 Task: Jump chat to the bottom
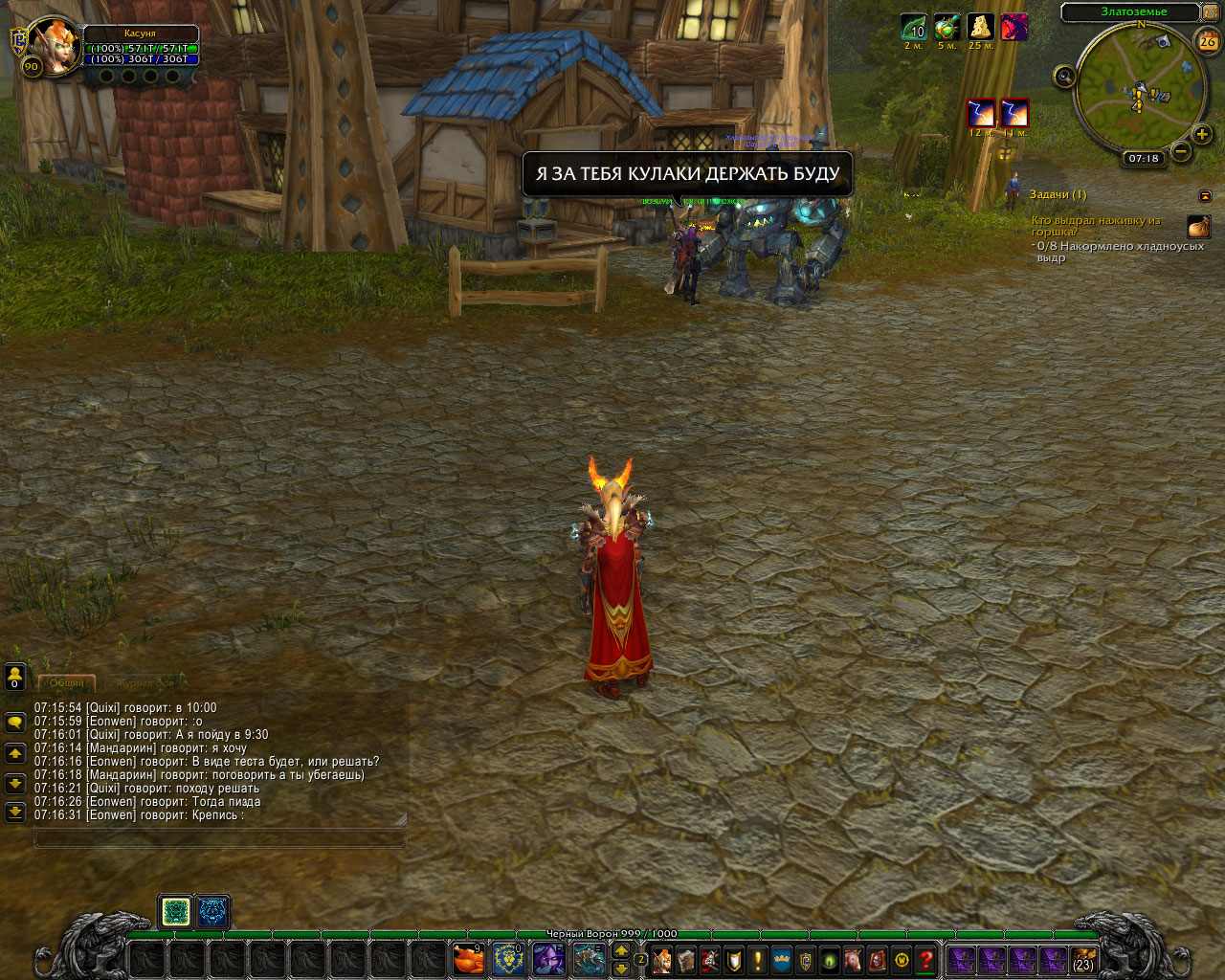coord(14,813)
